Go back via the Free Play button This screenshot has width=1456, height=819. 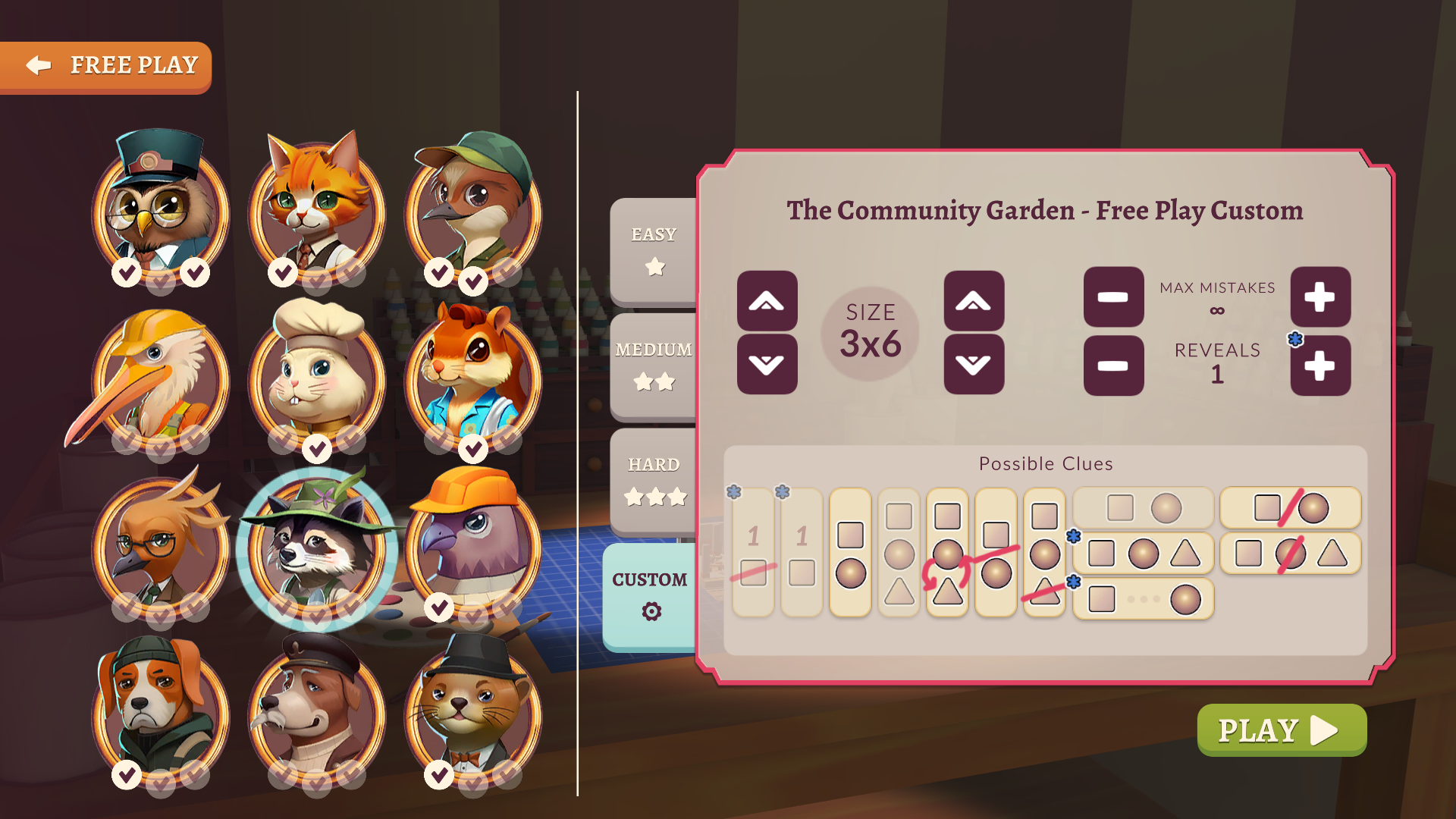coord(106,65)
